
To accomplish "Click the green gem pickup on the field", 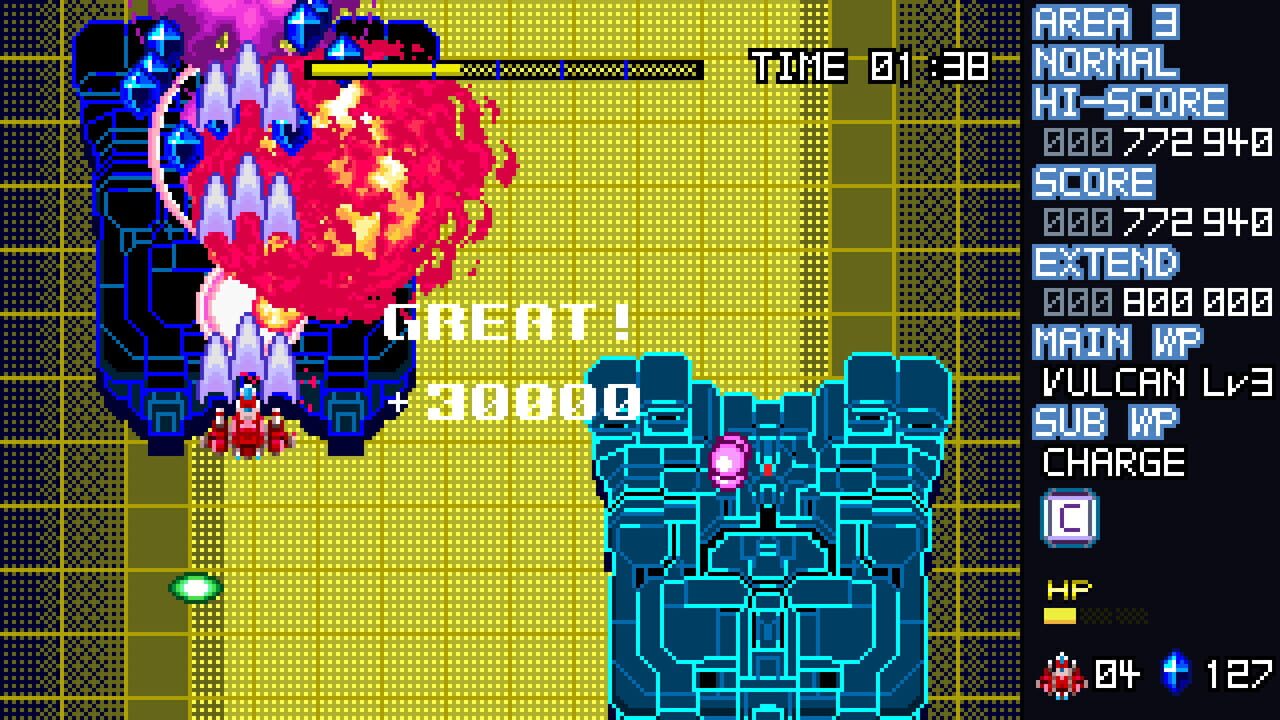I will pos(193,588).
